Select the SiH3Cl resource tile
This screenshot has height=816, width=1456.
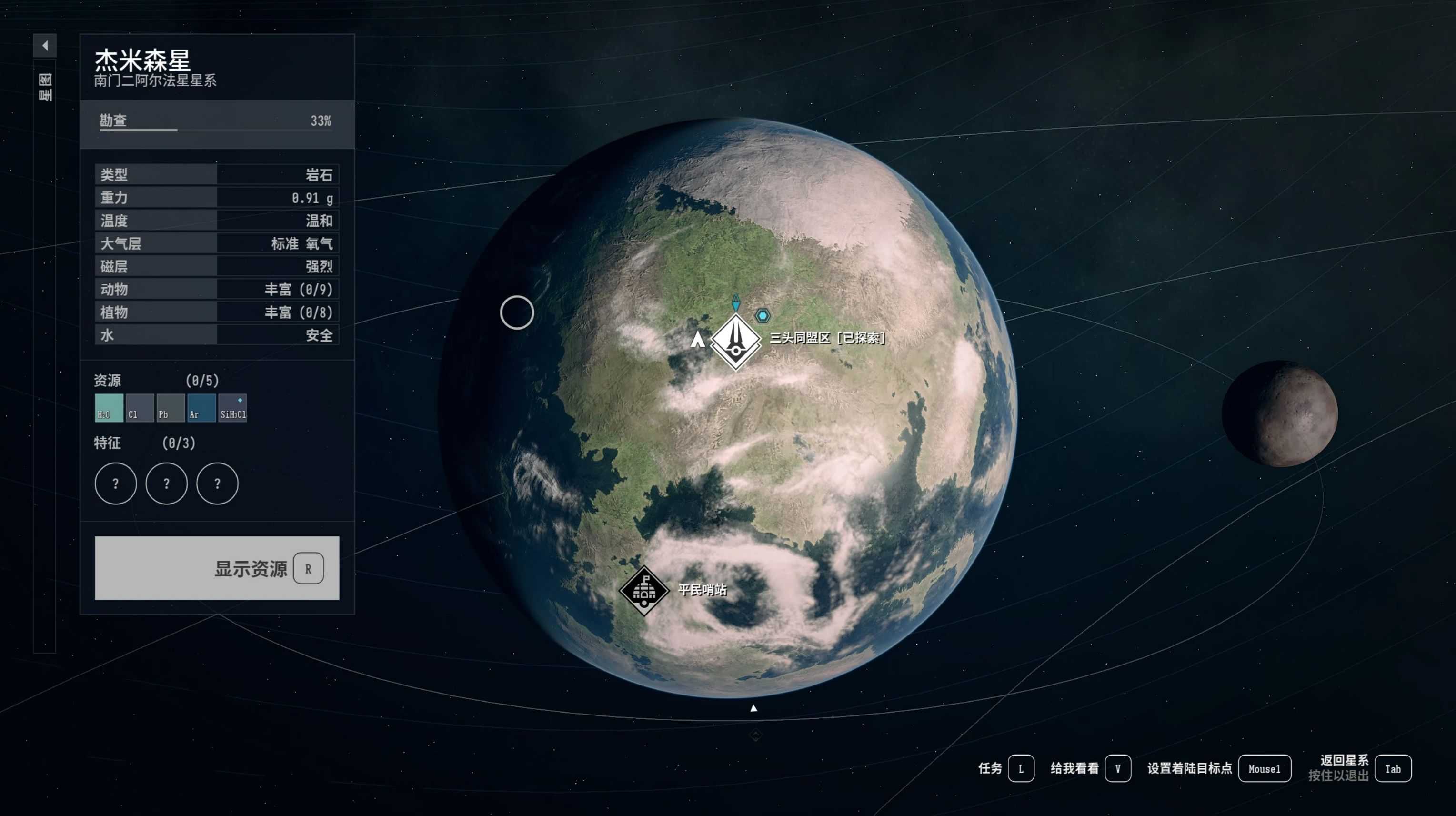tap(233, 408)
